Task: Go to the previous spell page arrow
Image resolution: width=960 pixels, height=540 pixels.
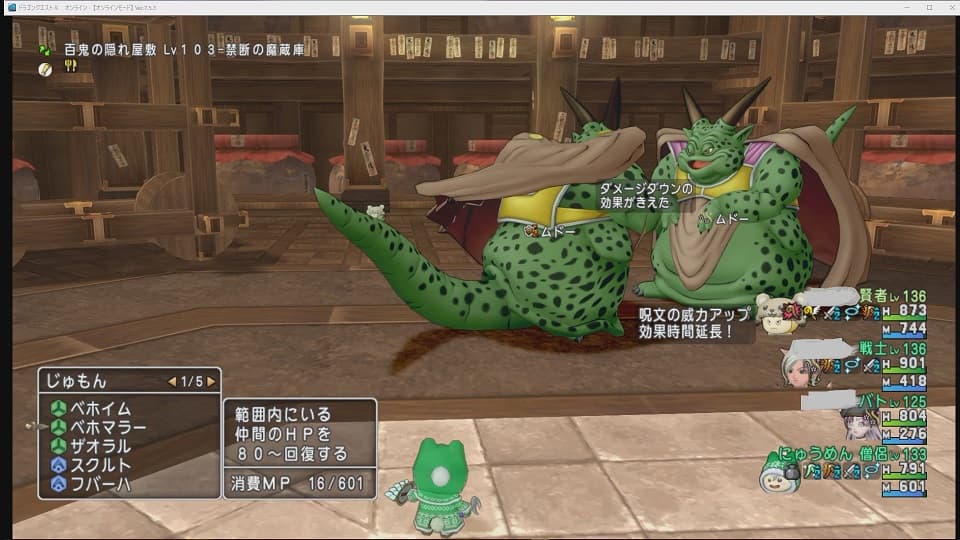Action: (172, 381)
